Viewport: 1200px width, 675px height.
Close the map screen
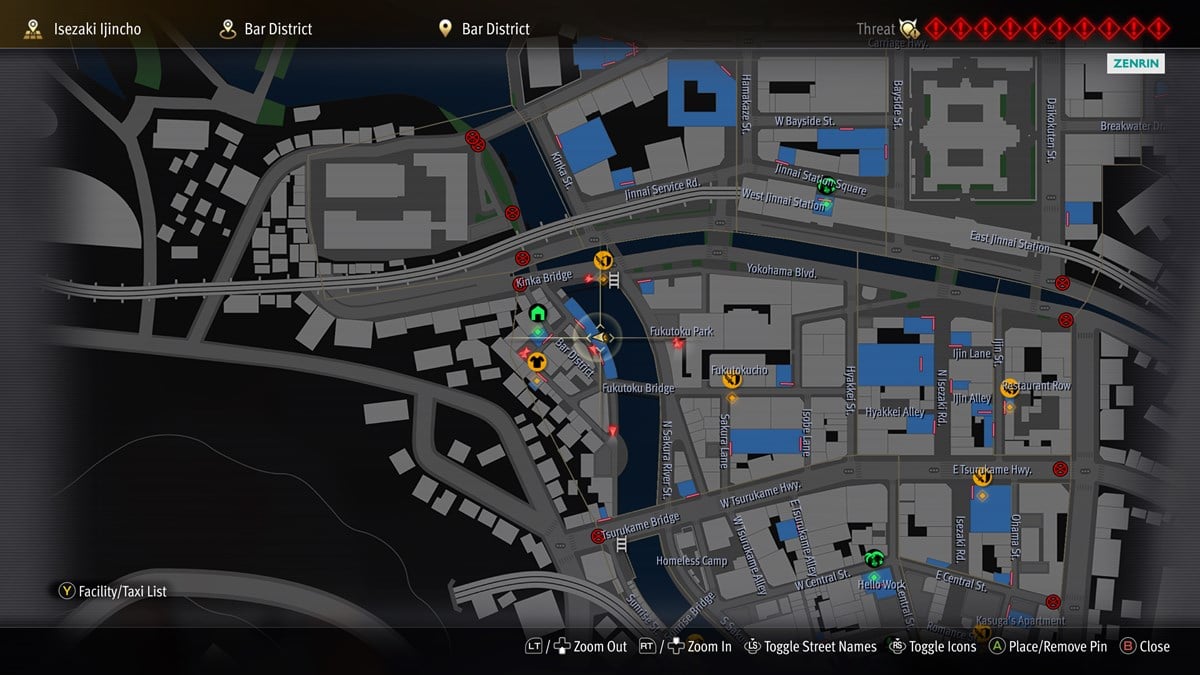click(x=1144, y=646)
